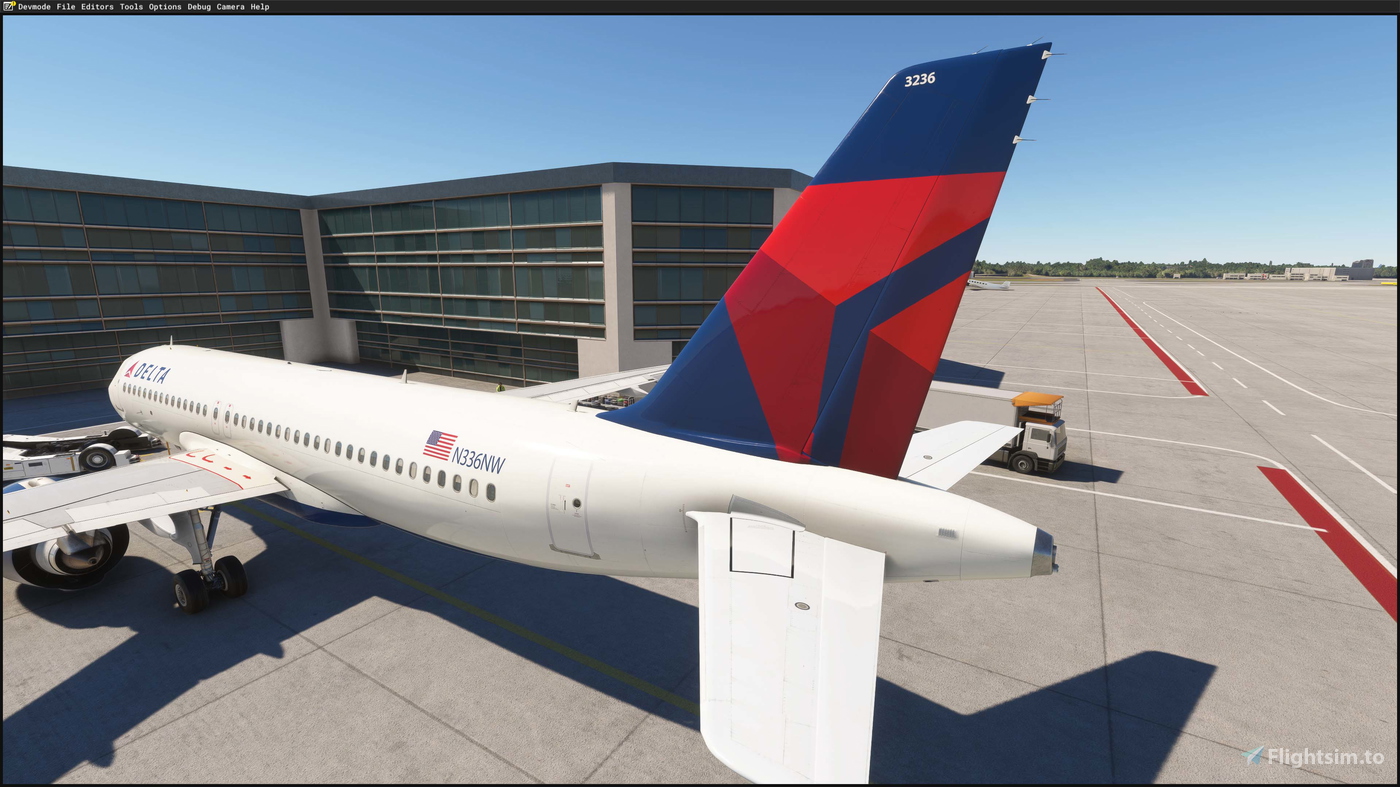The height and width of the screenshot is (787, 1400).
Task: Open the Devmode menu
Action: [33, 6]
